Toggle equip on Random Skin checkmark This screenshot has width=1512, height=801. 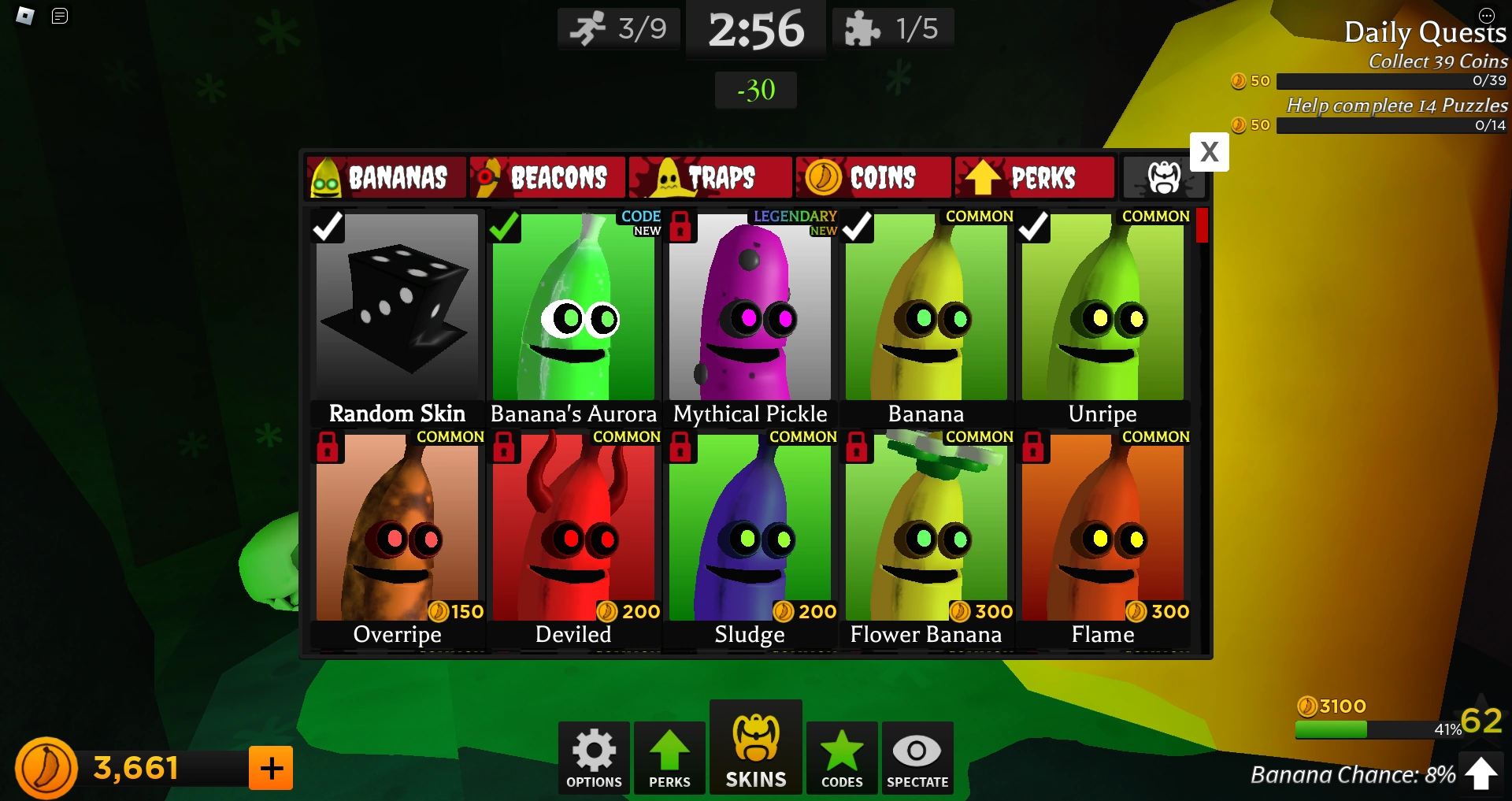[328, 228]
